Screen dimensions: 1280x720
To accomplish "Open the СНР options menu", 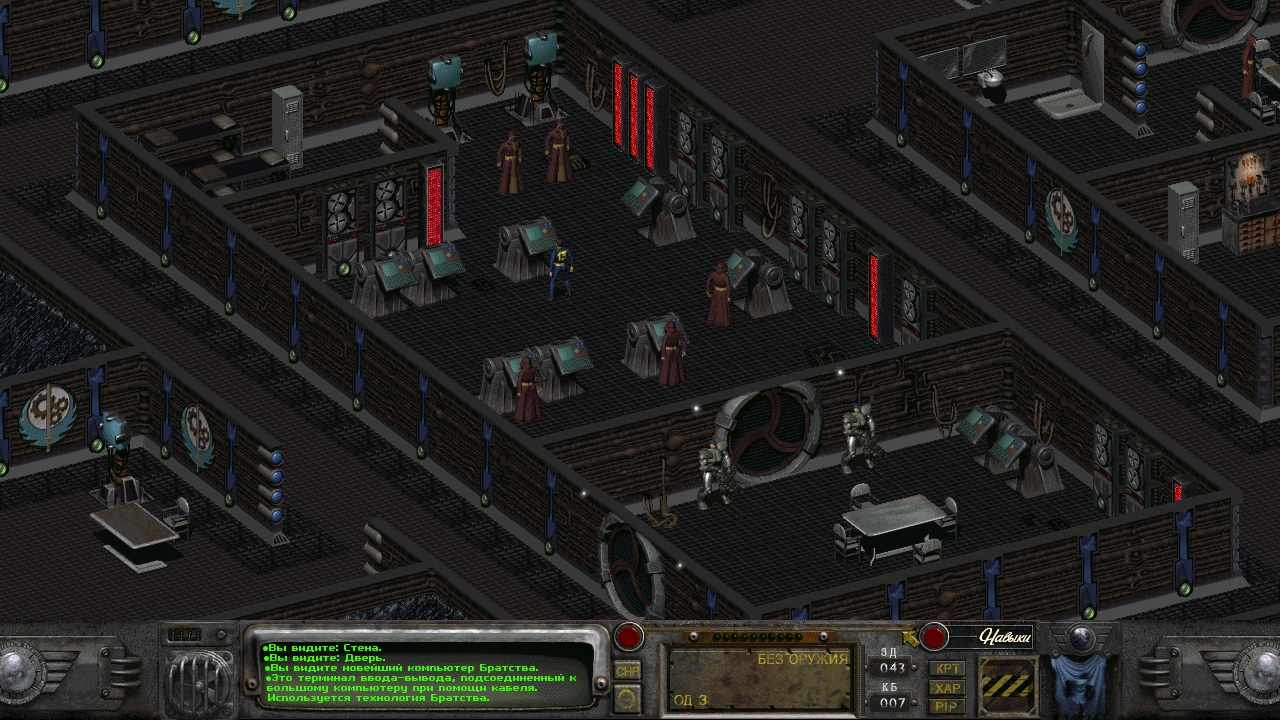I will [628, 671].
